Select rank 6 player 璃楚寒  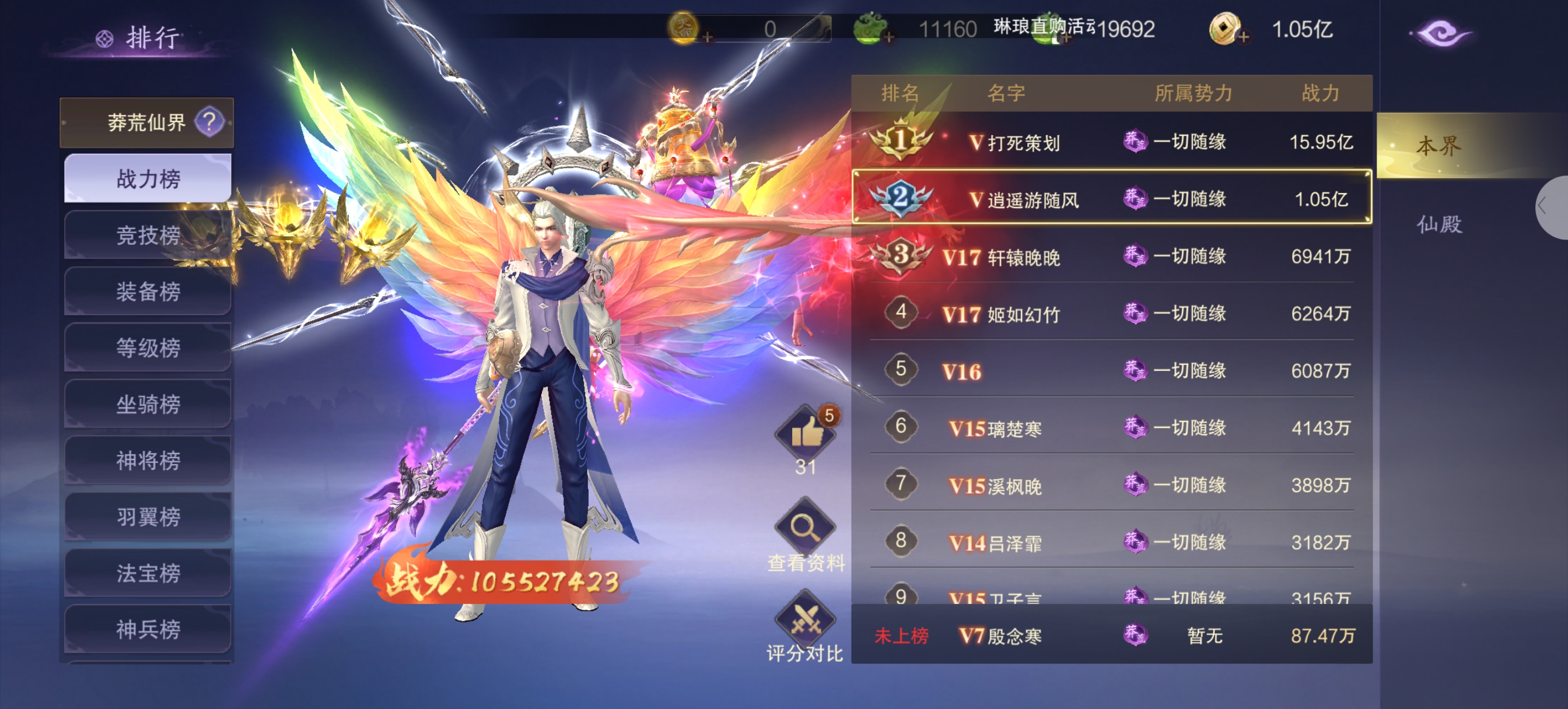1111,428
